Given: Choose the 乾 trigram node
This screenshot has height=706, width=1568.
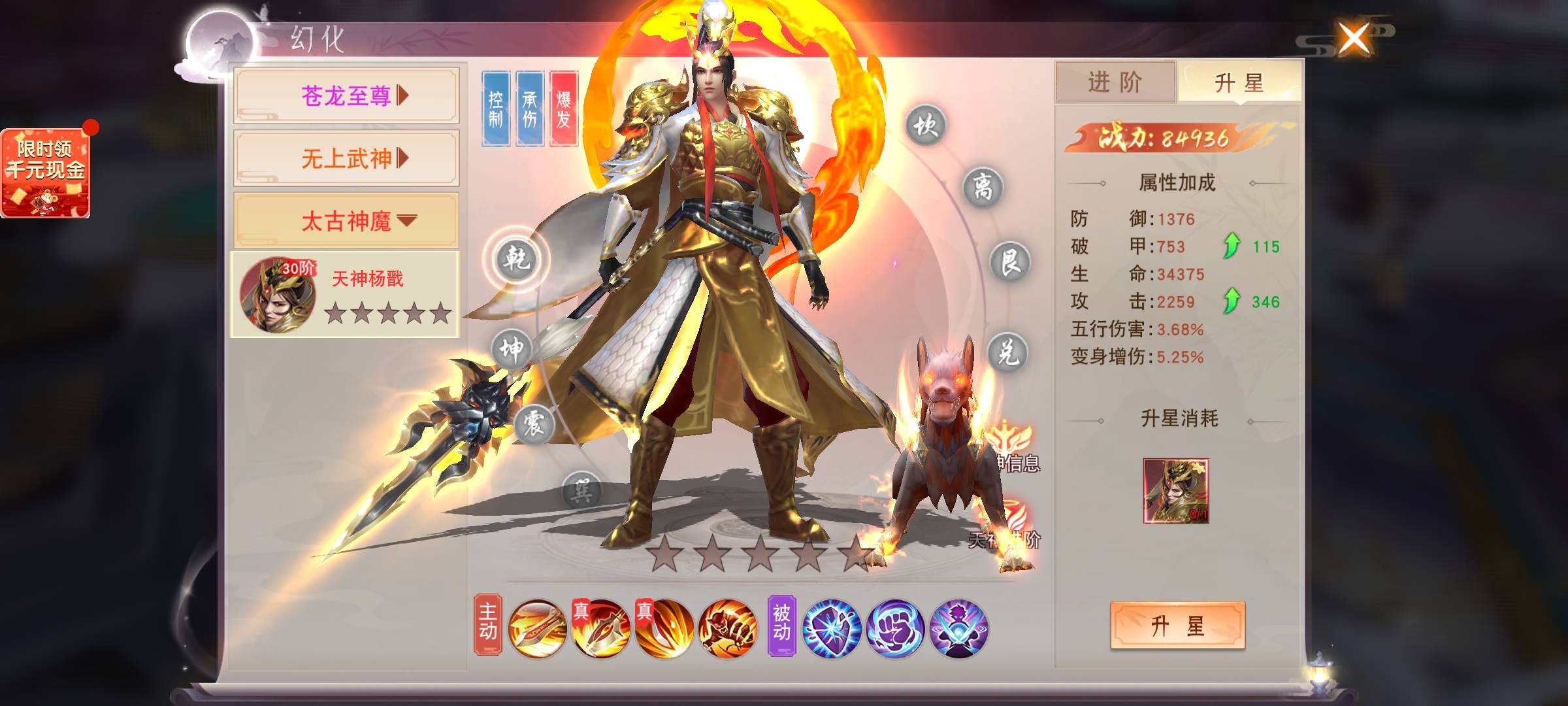Looking at the screenshot, I should 516,260.
